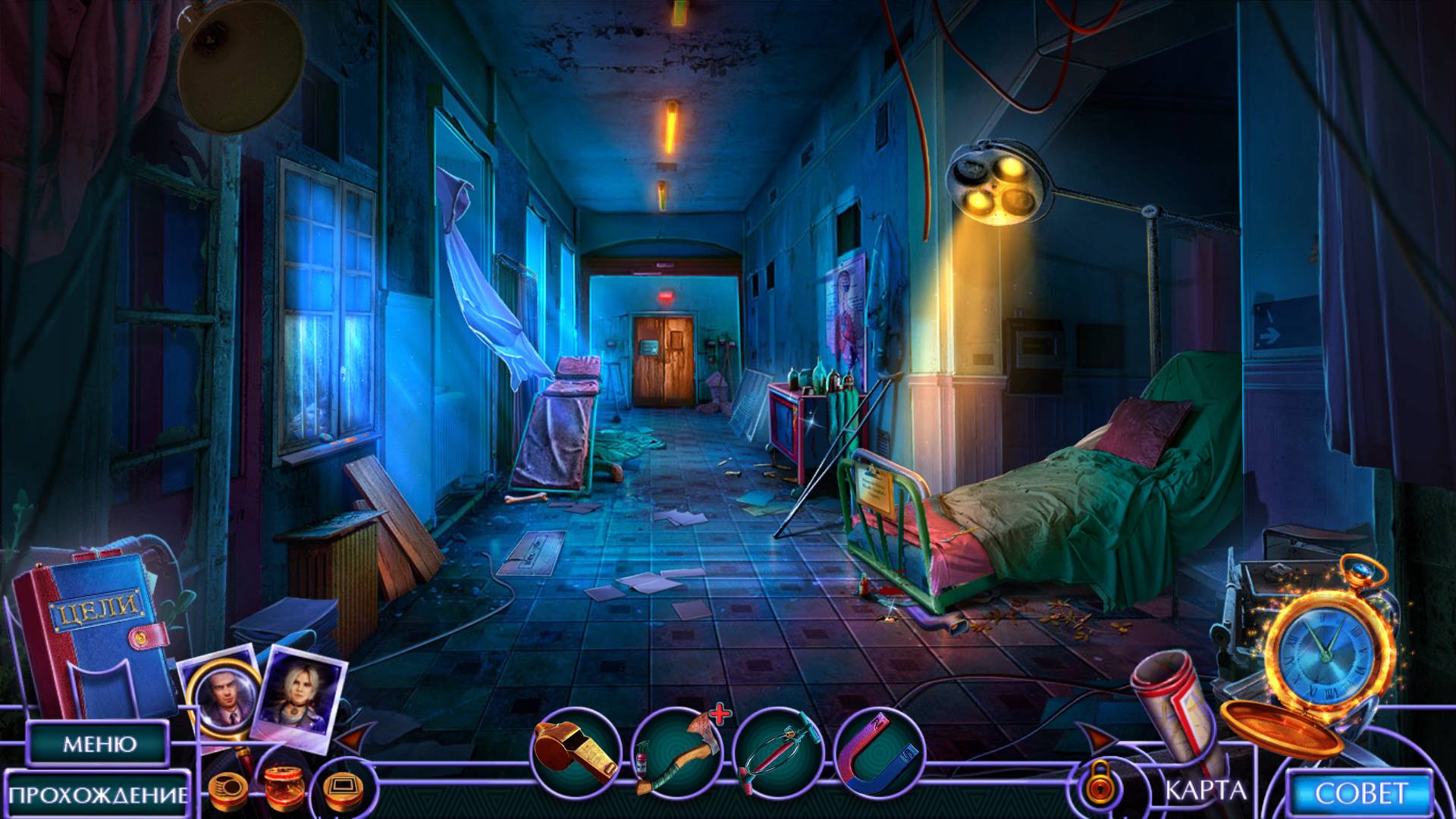Select the axe inventory item

[x=676, y=752]
